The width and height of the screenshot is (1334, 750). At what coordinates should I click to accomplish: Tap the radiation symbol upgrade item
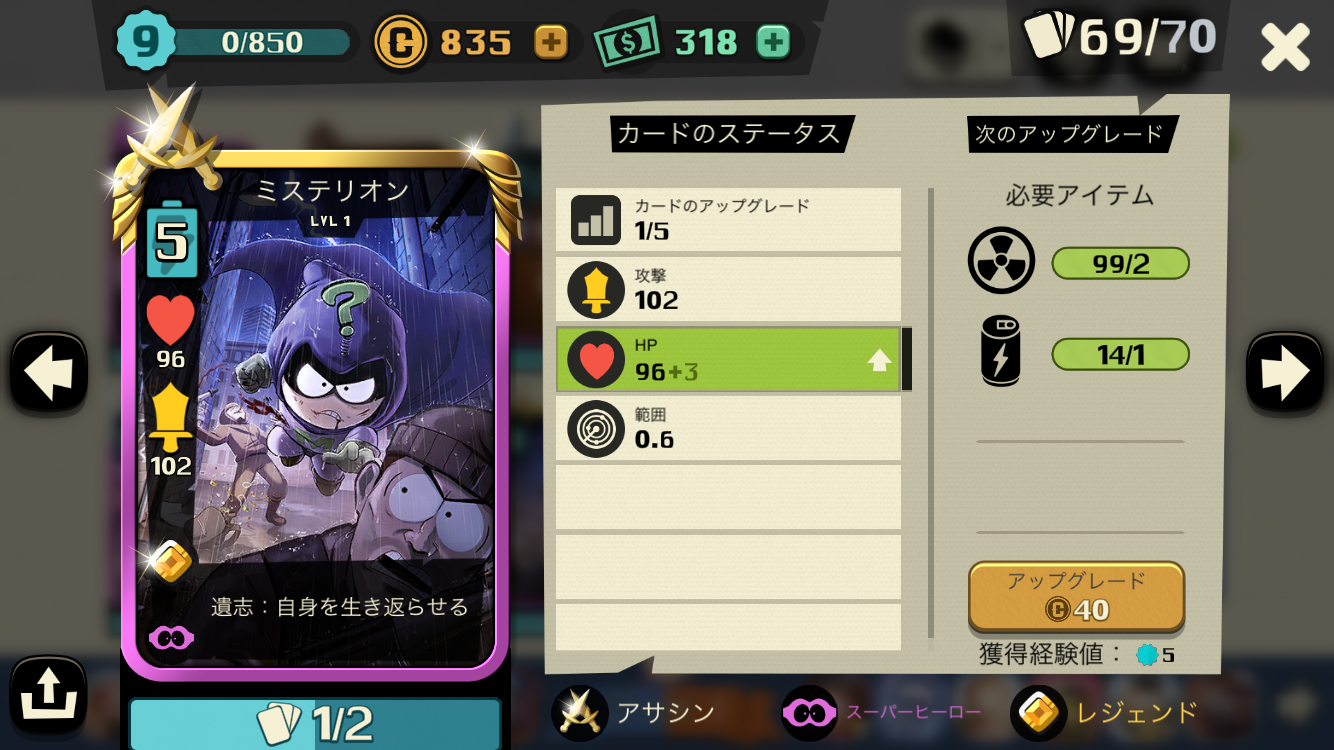pos(1001,261)
